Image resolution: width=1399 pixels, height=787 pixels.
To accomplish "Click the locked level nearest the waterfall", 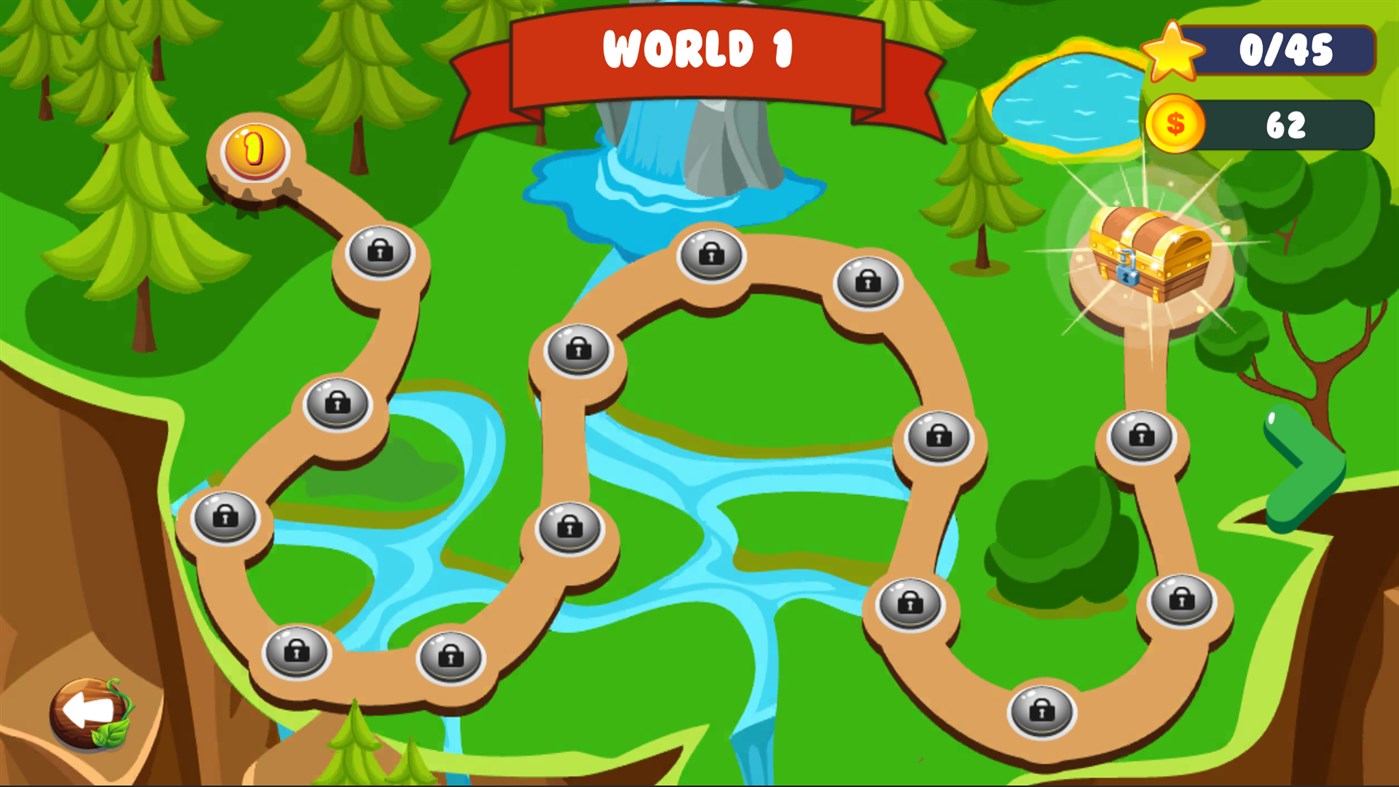I will [710, 255].
